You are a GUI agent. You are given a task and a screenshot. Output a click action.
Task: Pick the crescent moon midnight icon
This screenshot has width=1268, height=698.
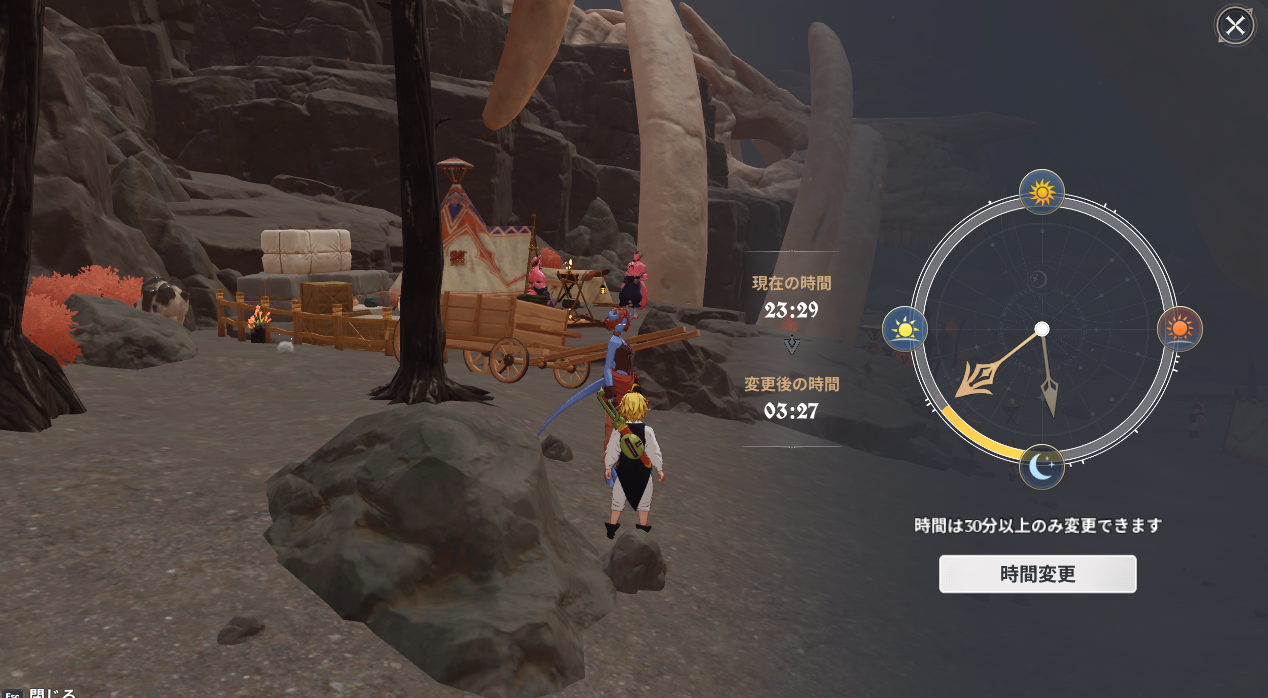tap(1041, 467)
